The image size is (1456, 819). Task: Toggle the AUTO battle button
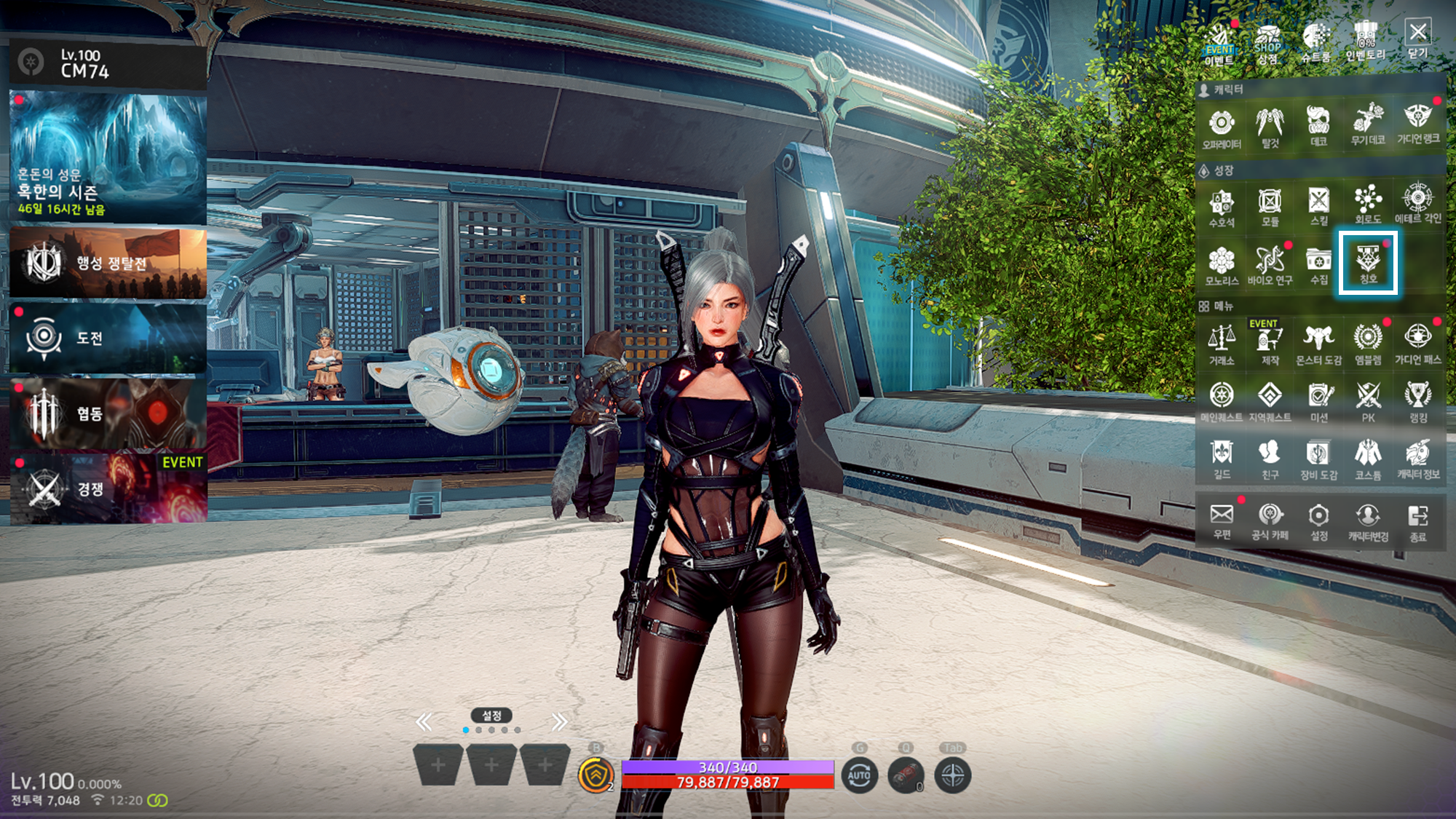(859, 775)
